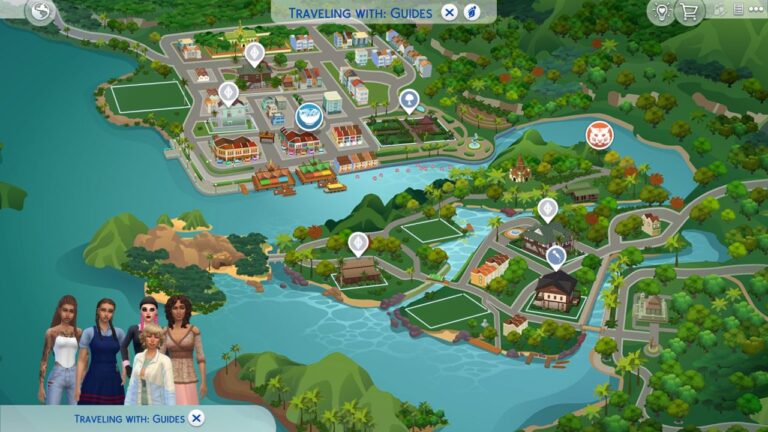Select the orange tiger face map marker
The height and width of the screenshot is (432, 768).
tap(600, 133)
